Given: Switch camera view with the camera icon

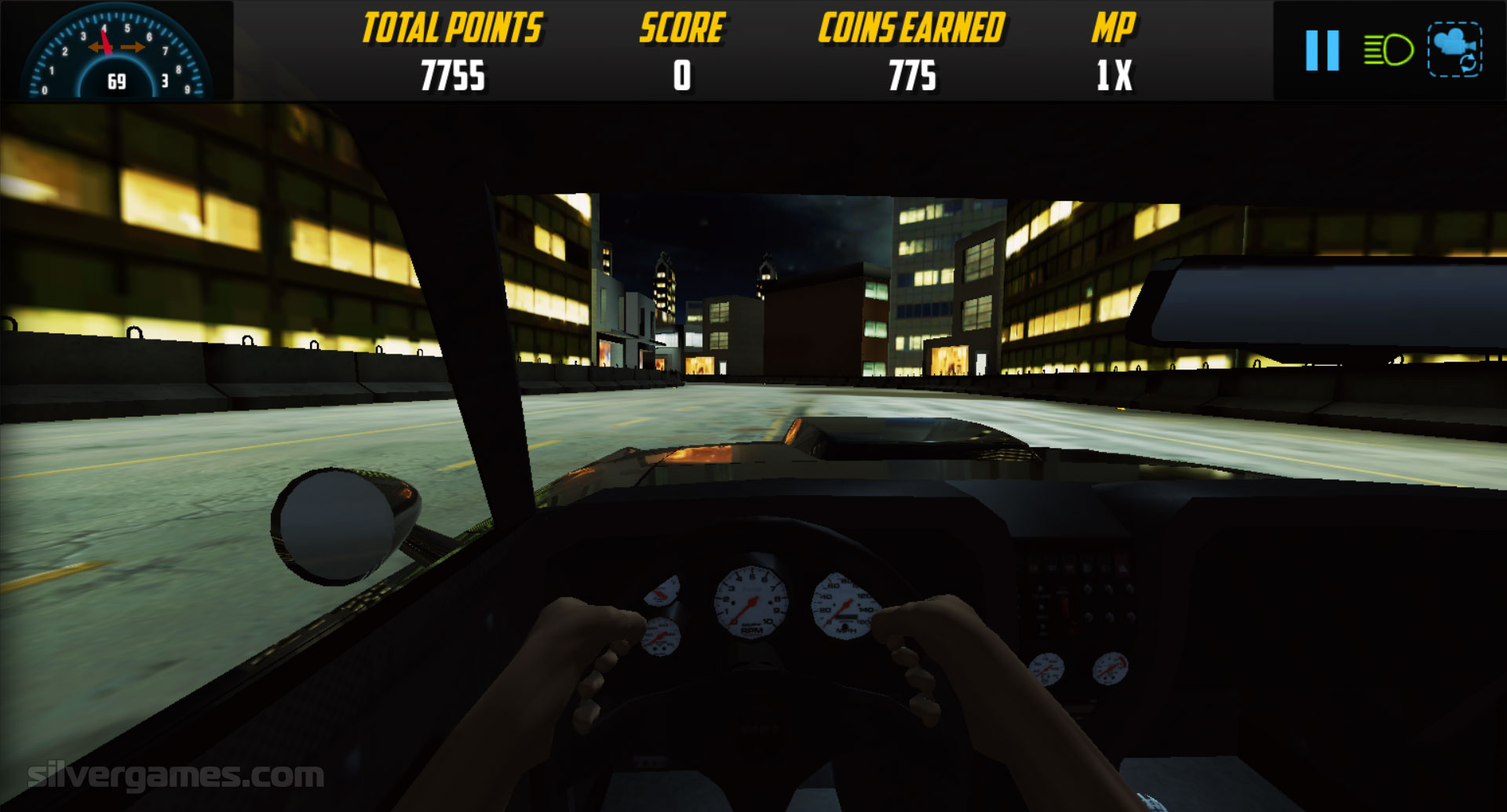Looking at the screenshot, I should (1454, 50).
